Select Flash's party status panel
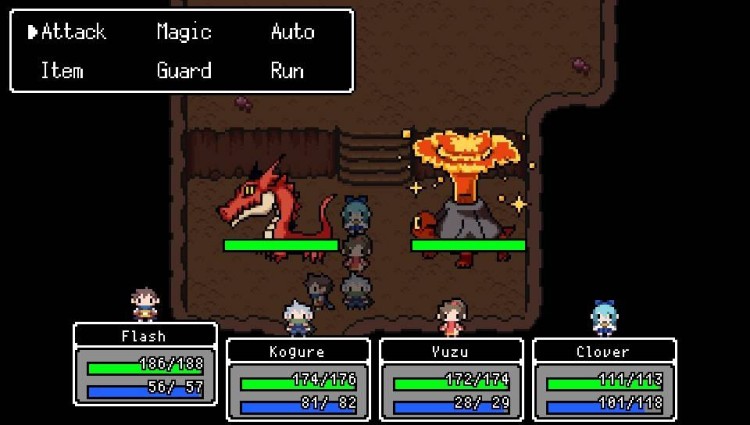The width and height of the screenshot is (750, 425). (x=145, y=363)
